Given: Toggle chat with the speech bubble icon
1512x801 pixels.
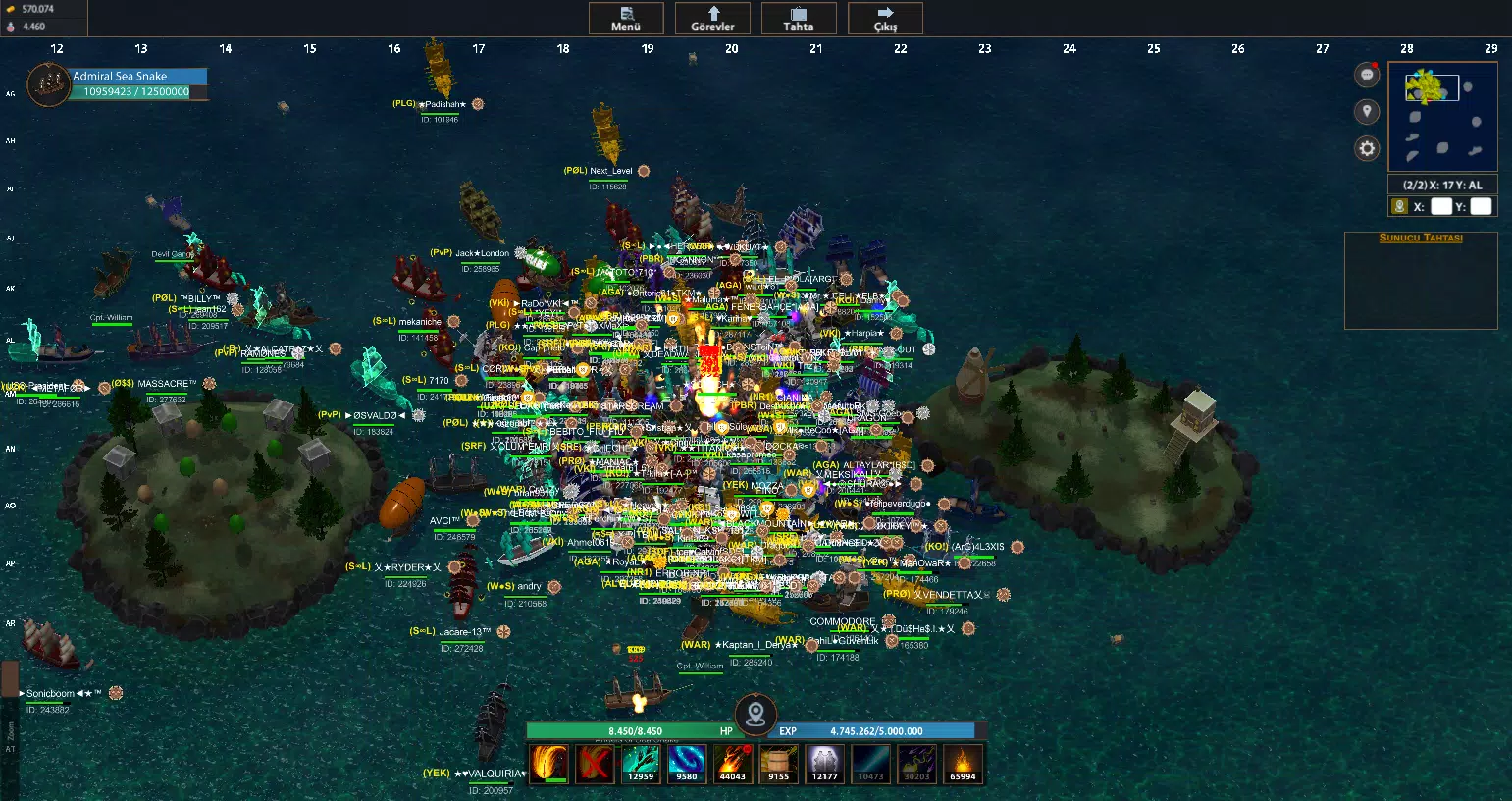Looking at the screenshot, I should click(x=1366, y=75).
